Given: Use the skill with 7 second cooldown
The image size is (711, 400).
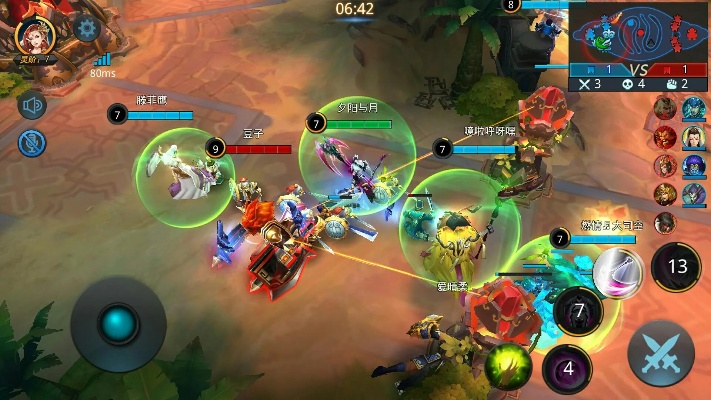Looking at the screenshot, I should 577,311.
